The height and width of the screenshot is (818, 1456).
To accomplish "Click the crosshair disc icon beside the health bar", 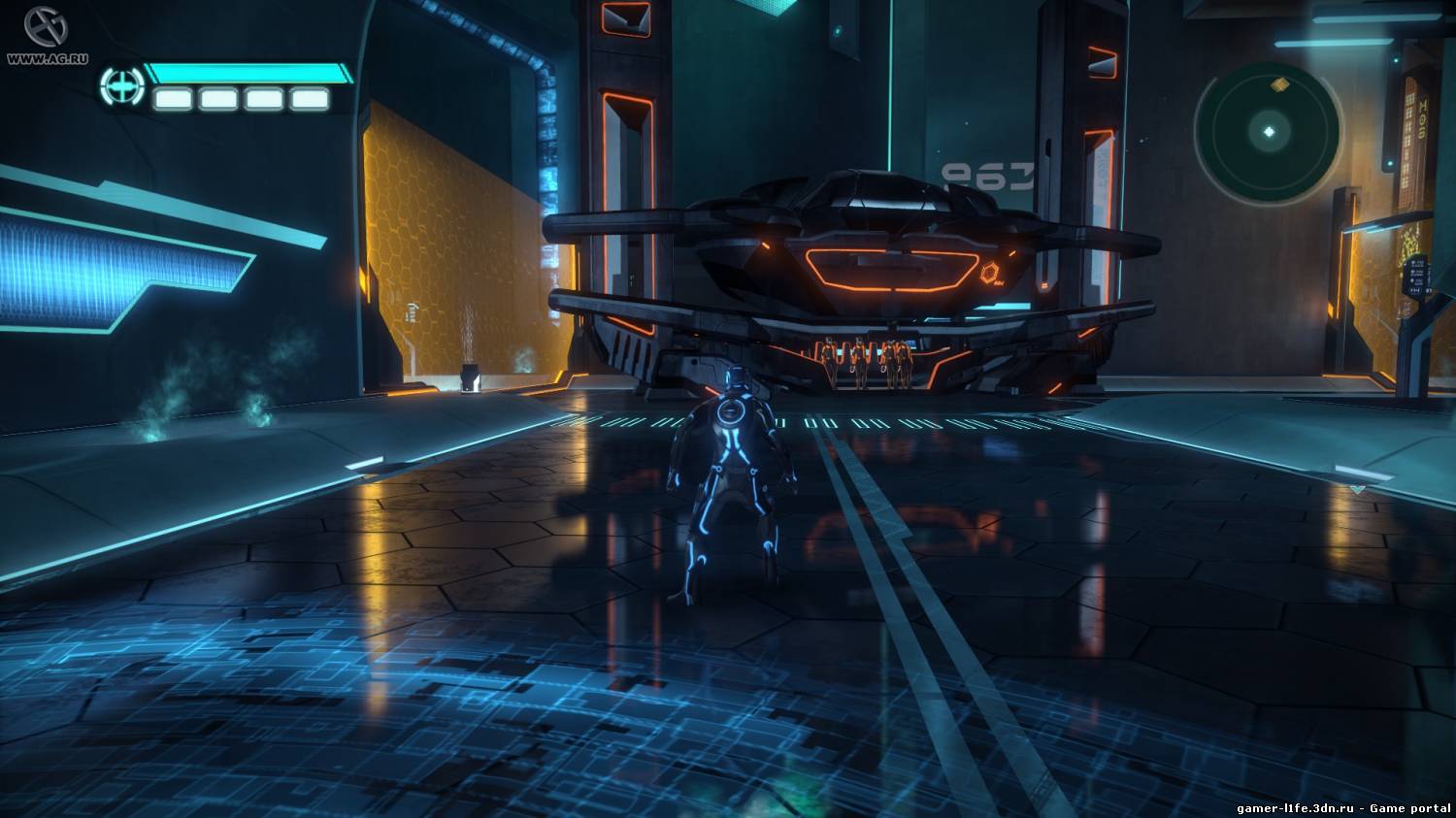I will point(121,86).
